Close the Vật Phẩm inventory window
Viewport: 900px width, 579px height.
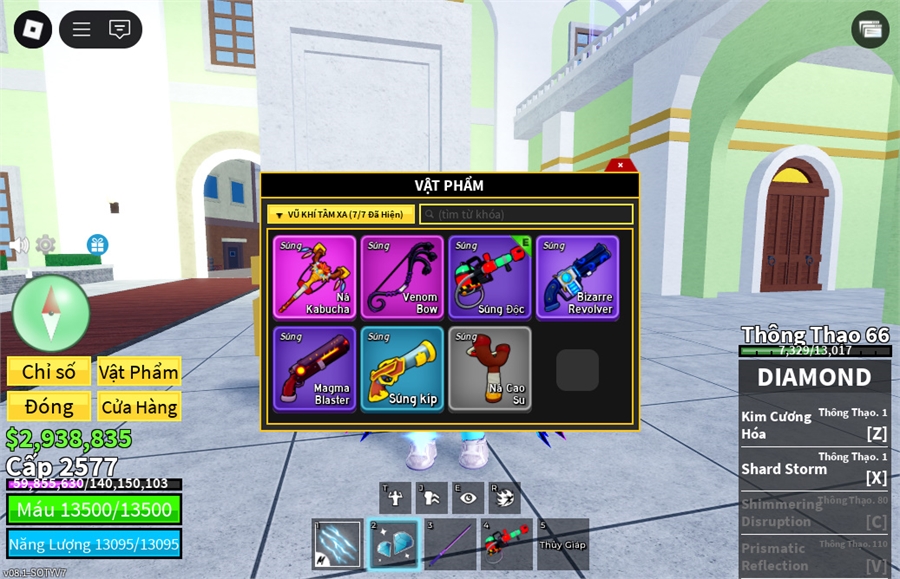(x=620, y=165)
